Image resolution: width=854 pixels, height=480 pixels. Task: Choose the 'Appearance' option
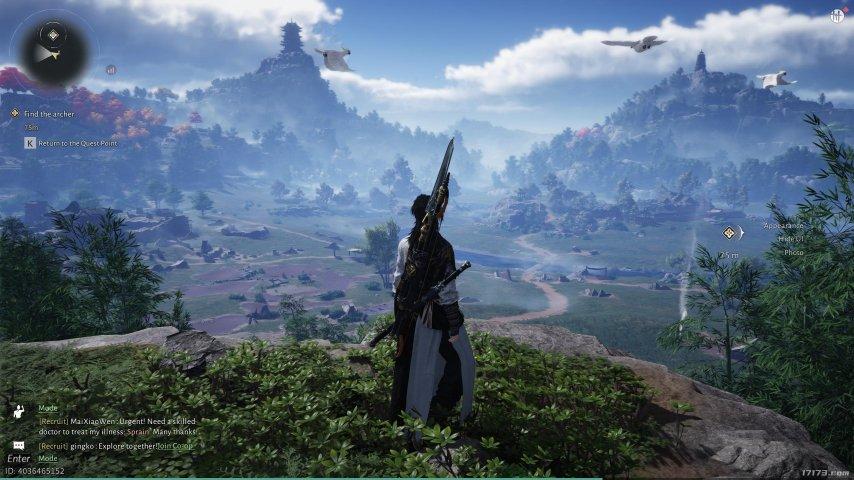coord(783,226)
